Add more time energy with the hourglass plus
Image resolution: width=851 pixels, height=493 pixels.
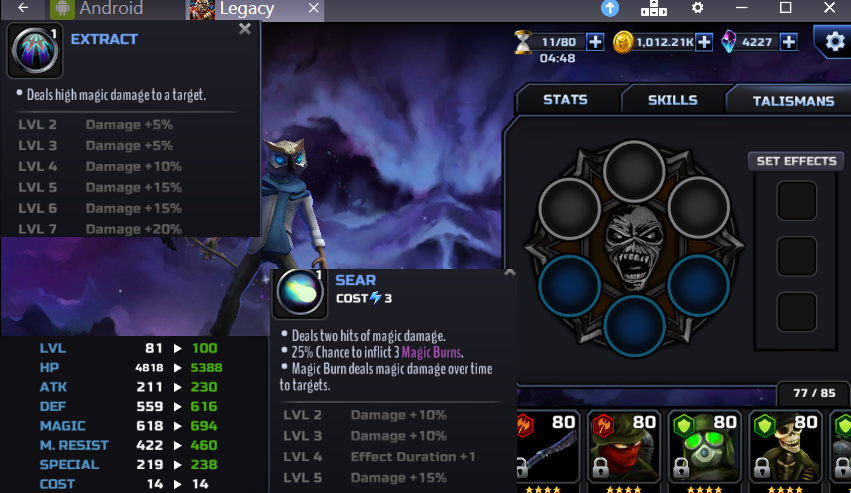click(595, 42)
